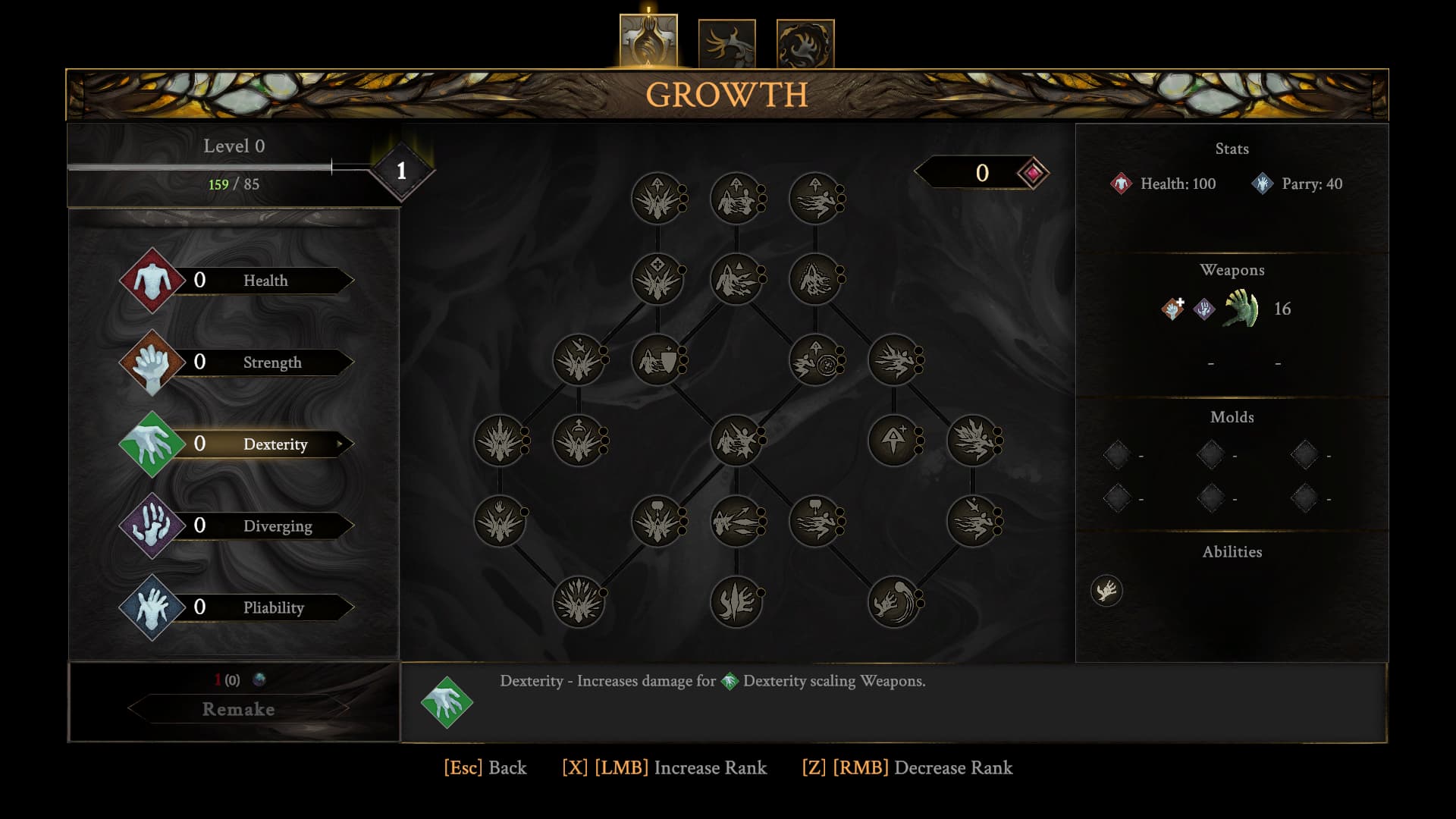Select the swirling tail skill node
The image size is (1456, 819).
click(893, 603)
